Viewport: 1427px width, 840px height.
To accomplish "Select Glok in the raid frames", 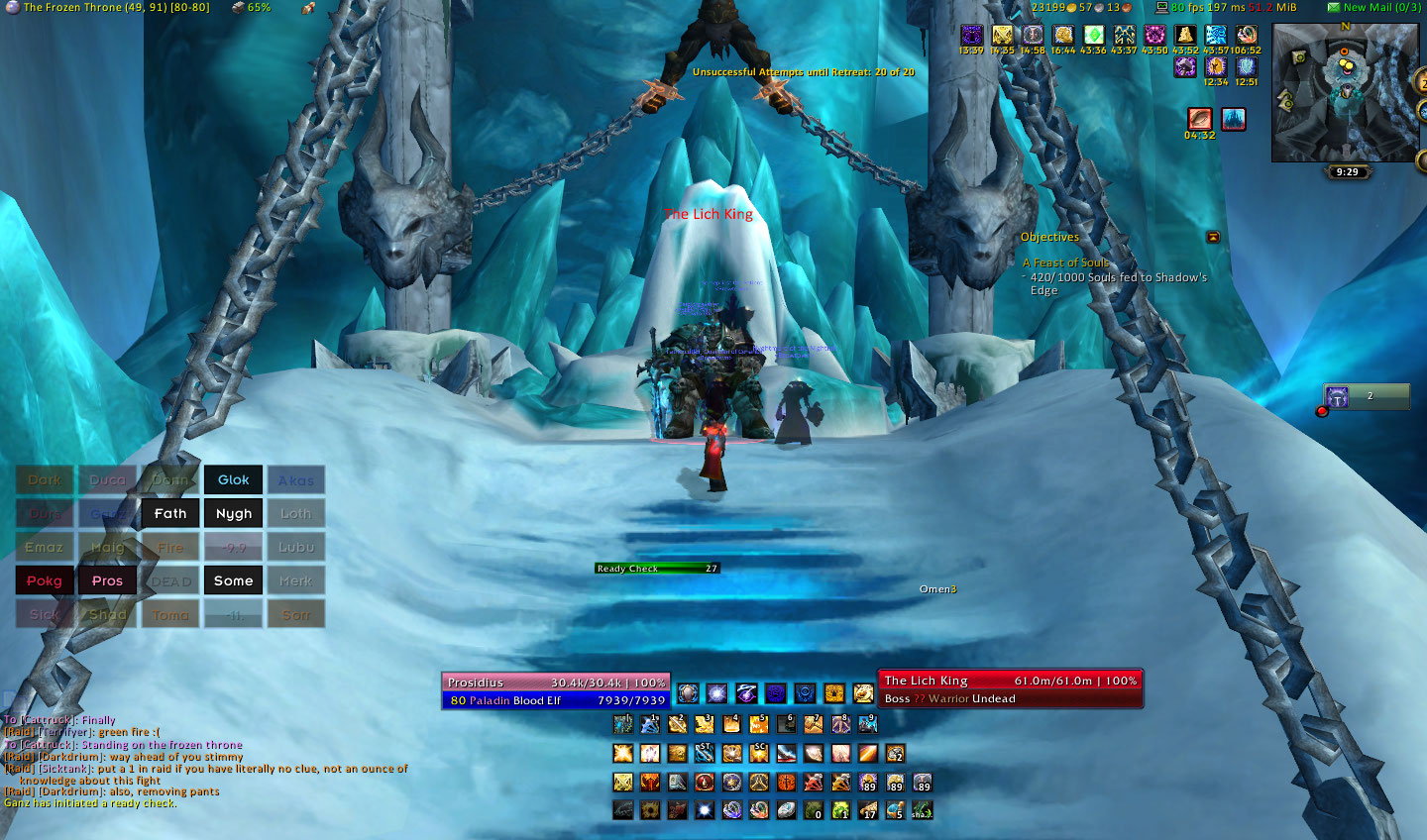I will 234,480.
